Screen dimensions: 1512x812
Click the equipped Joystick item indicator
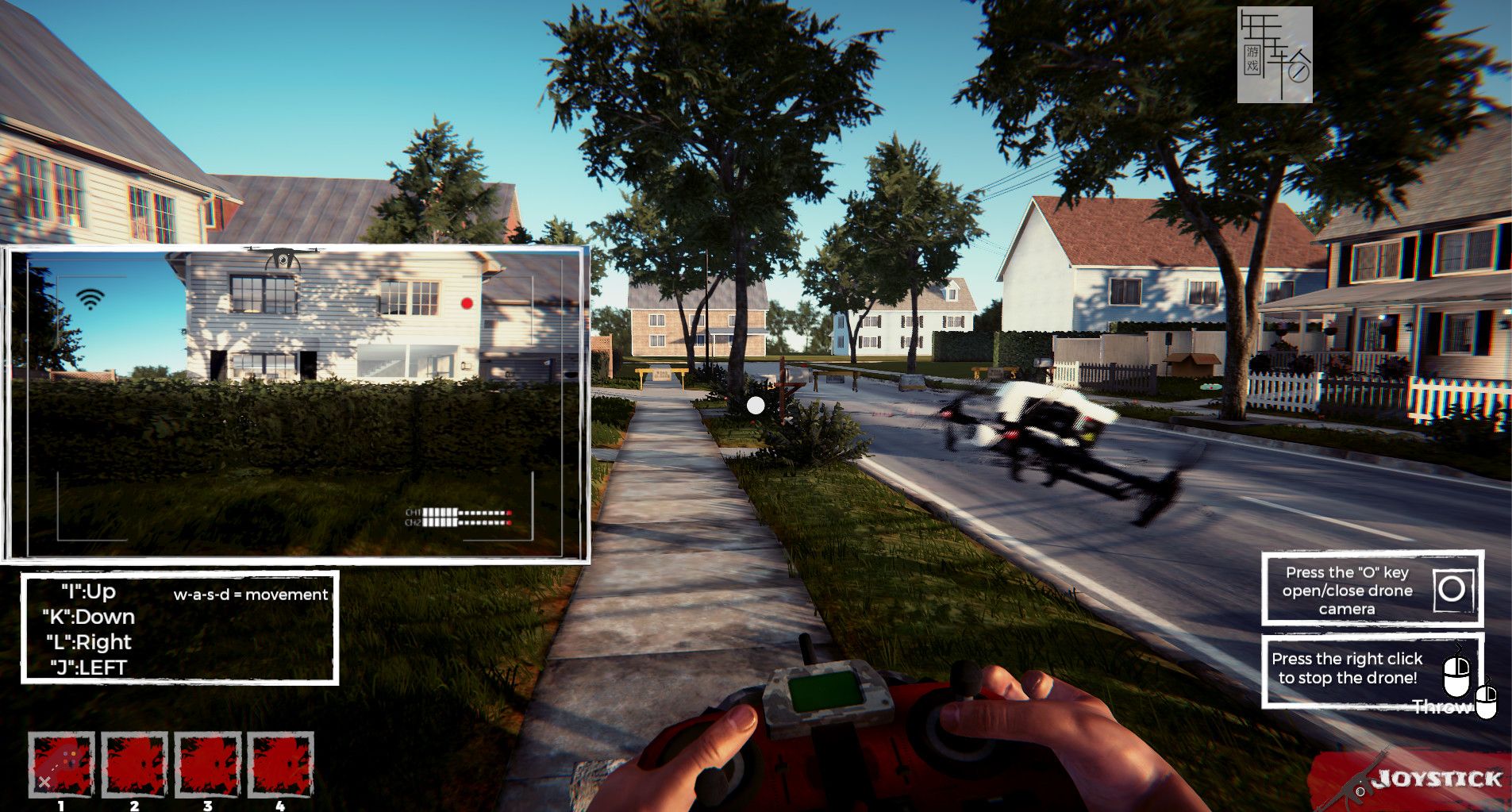point(1421,780)
